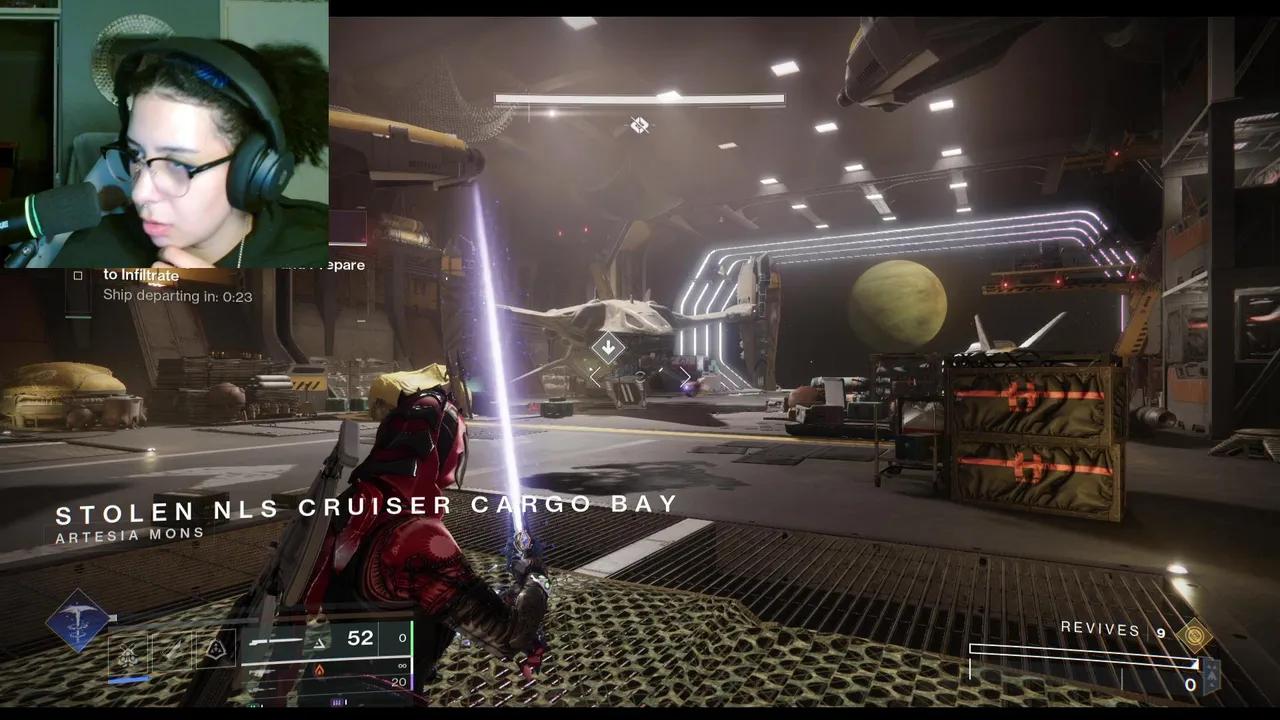Click the gold diamond token beside Revives
The image size is (1280, 720).
click(1194, 634)
